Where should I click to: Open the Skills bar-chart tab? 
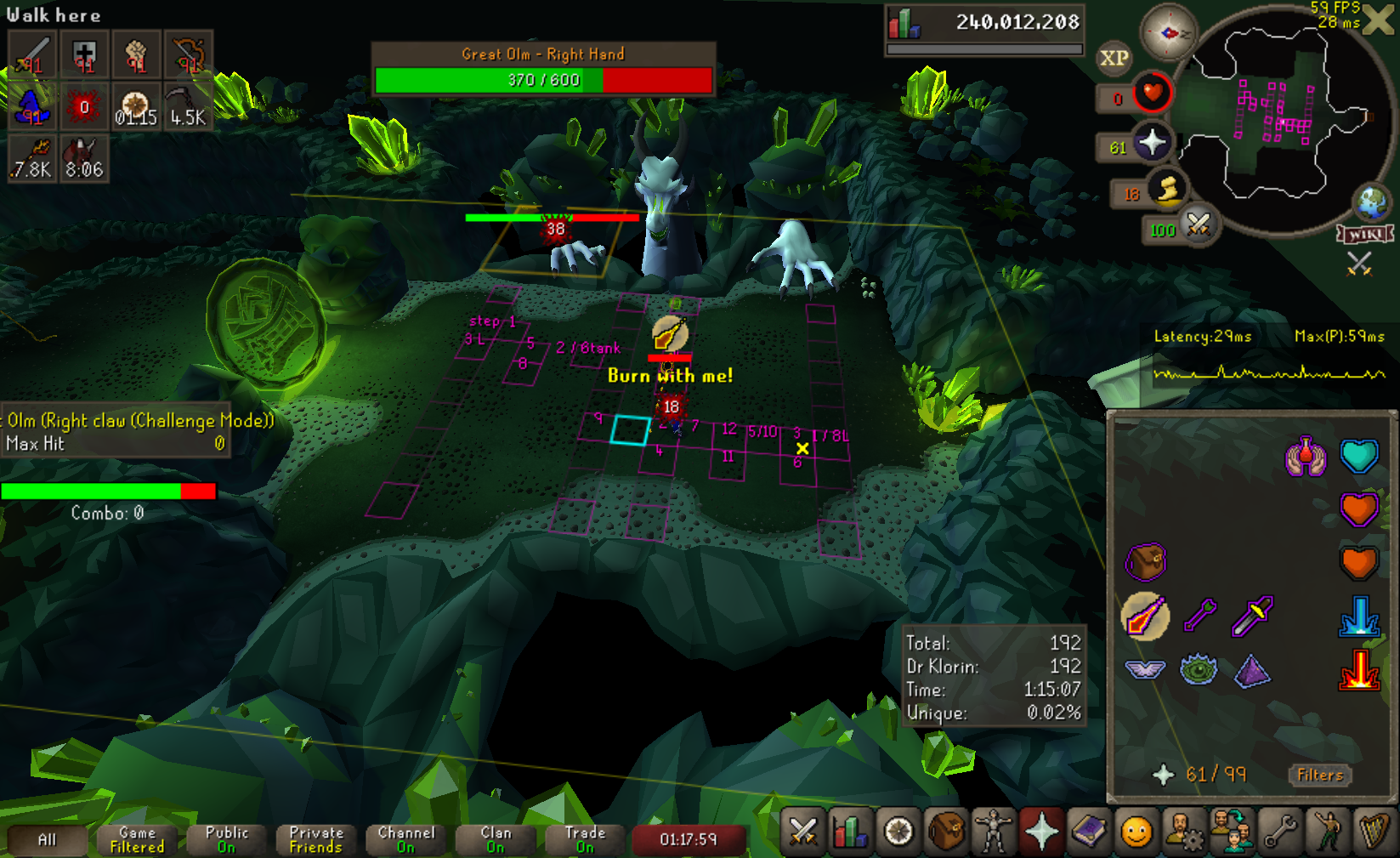click(x=849, y=831)
